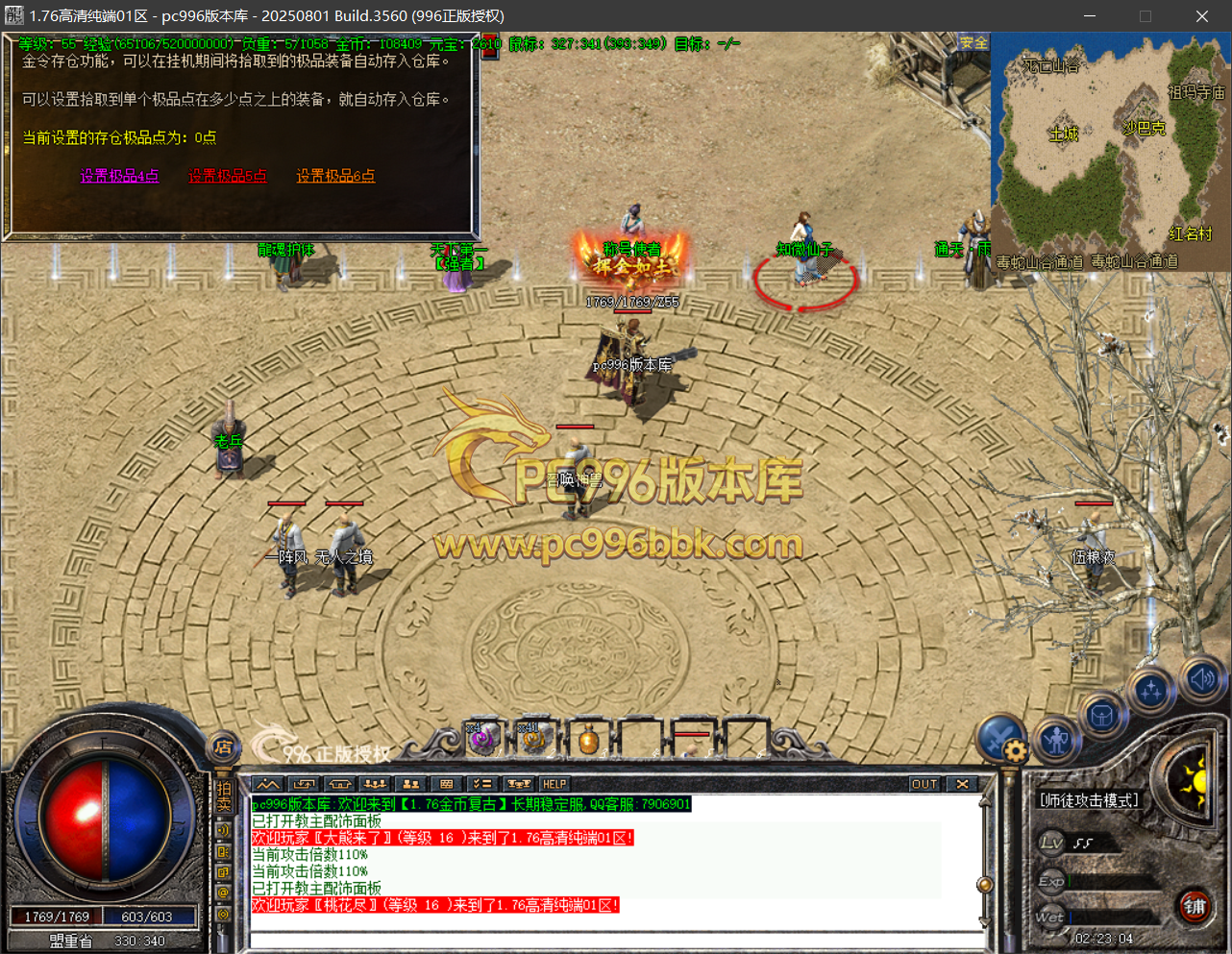Open the red 铺 stall button

[1195, 906]
